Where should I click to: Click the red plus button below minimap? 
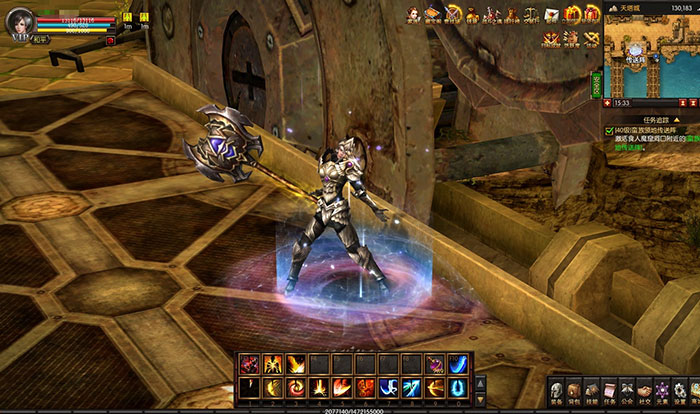[609, 101]
